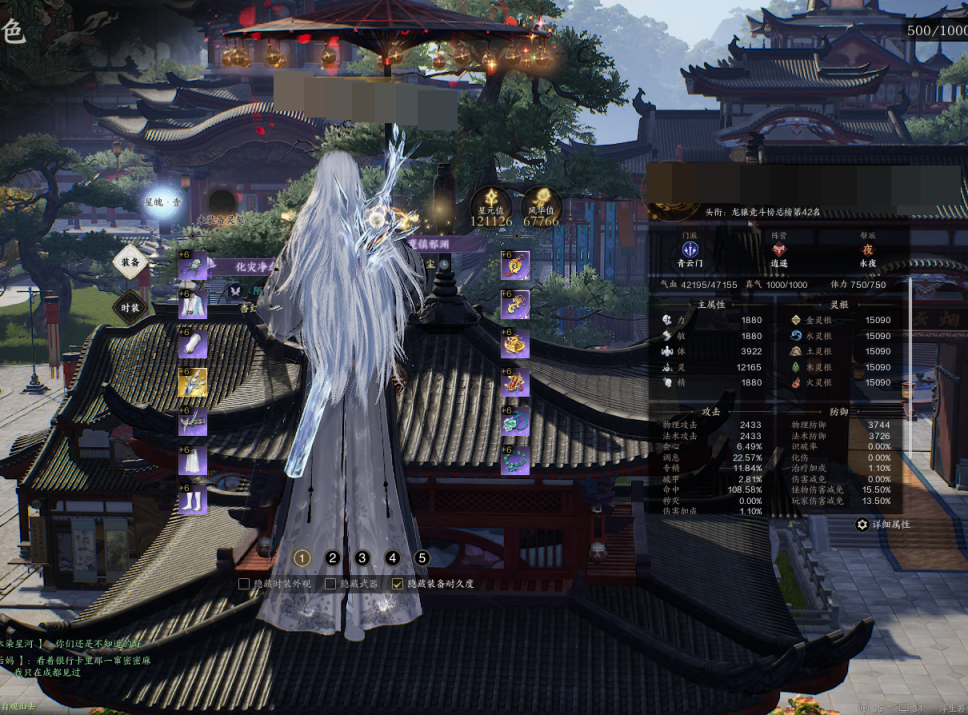Screen dimensions: 968x715
Task: Select equipment preset 3
Action: point(362,558)
